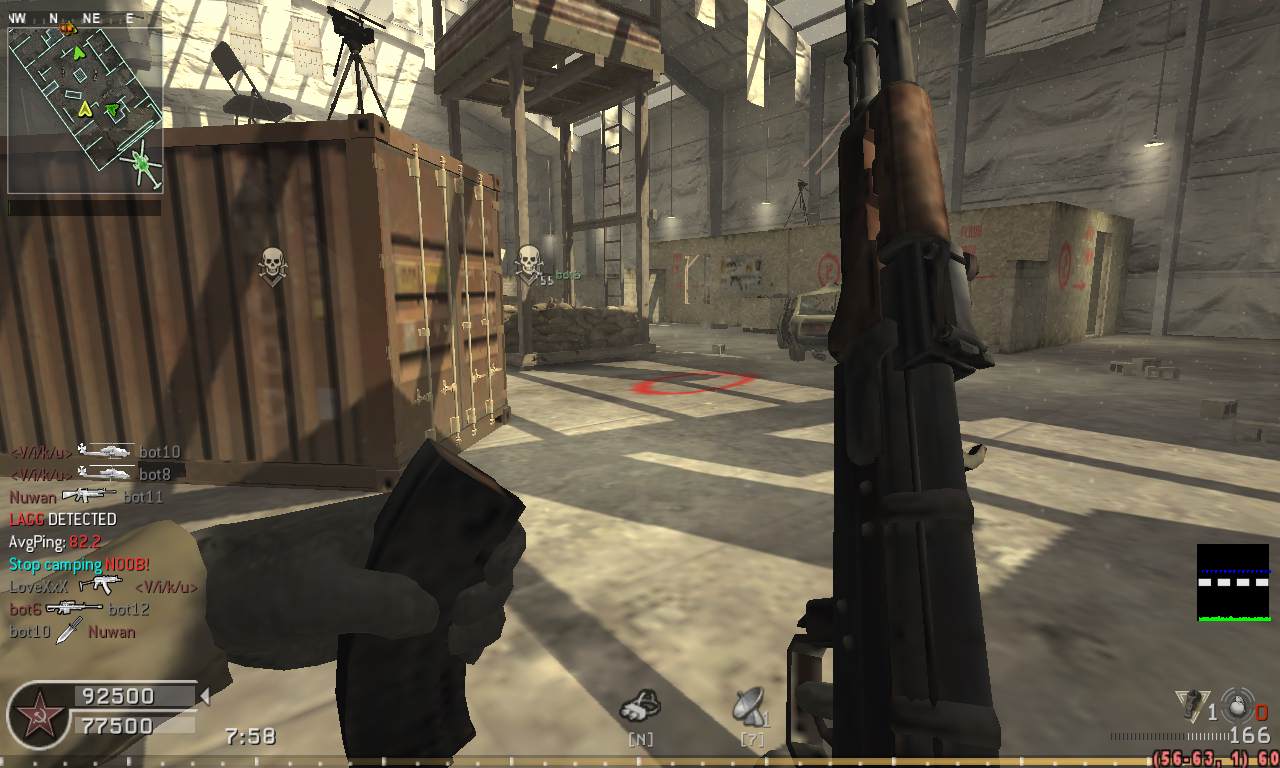The image size is (1280, 768).
Task: Select the bot6 sniper kill on bot12
Action: (79, 608)
